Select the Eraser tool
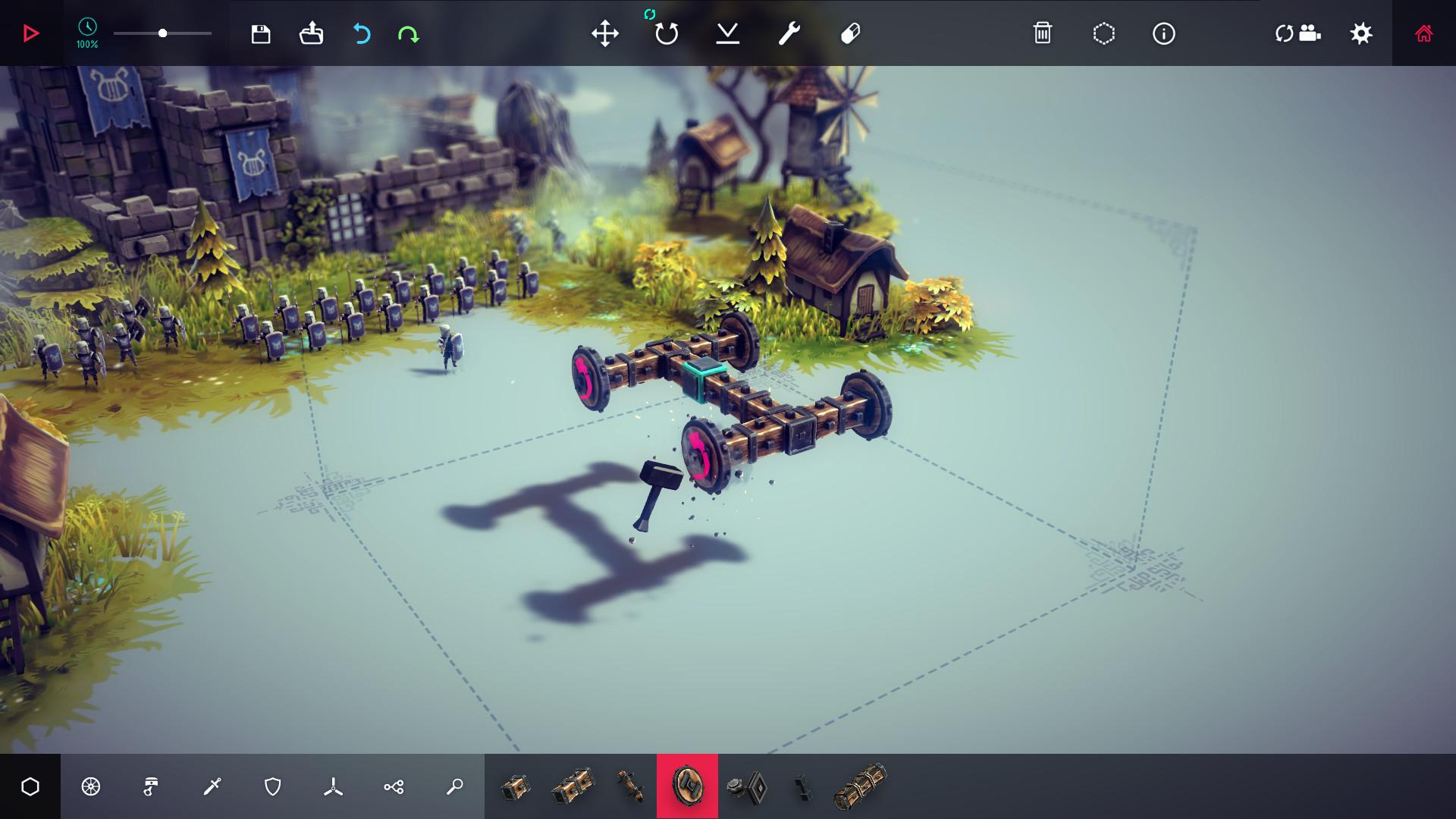This screenshot has height=819, width=1456. 849,33
